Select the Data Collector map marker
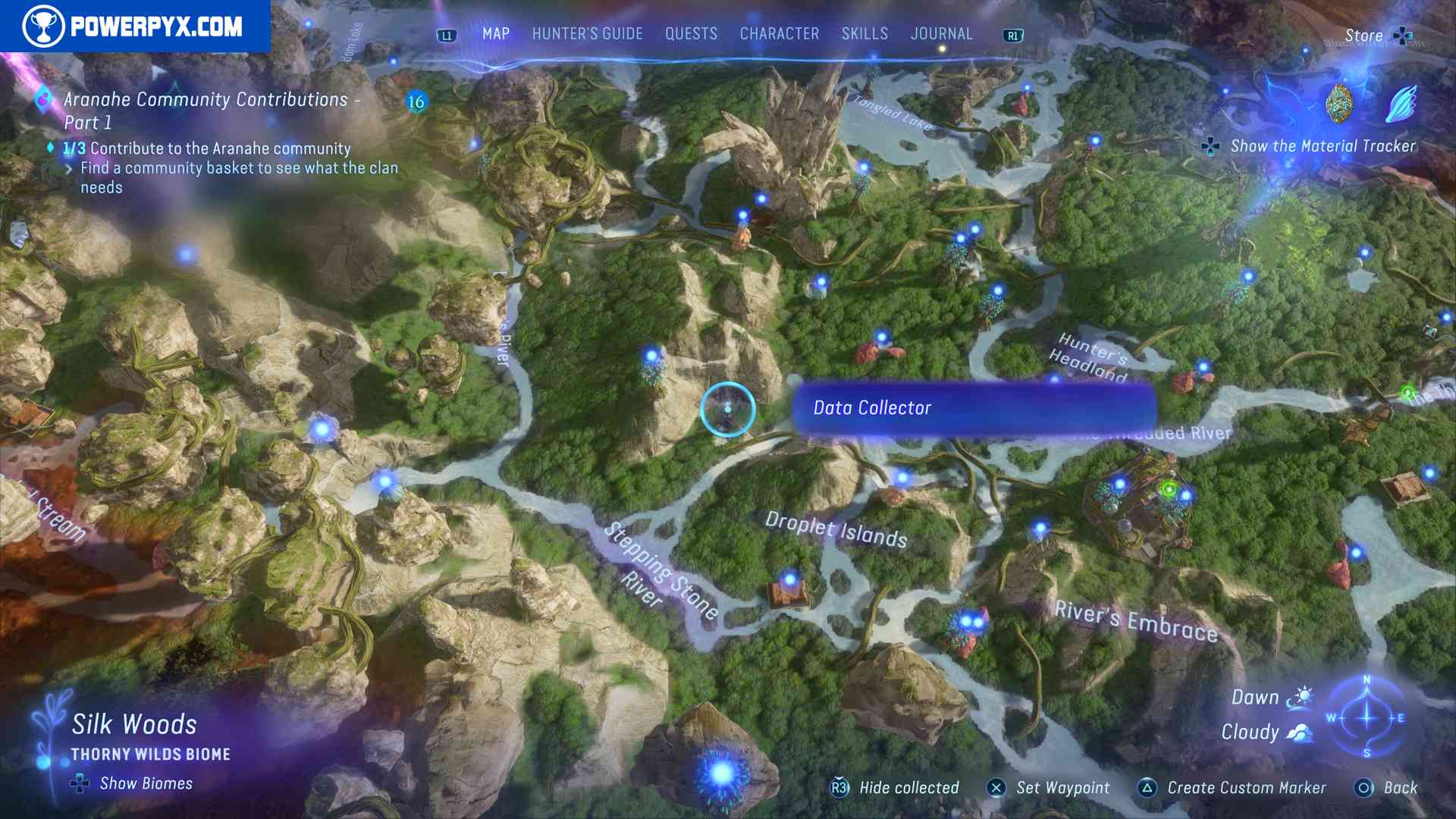Viewport: 1456px width, 819px height. click(726, 409)
